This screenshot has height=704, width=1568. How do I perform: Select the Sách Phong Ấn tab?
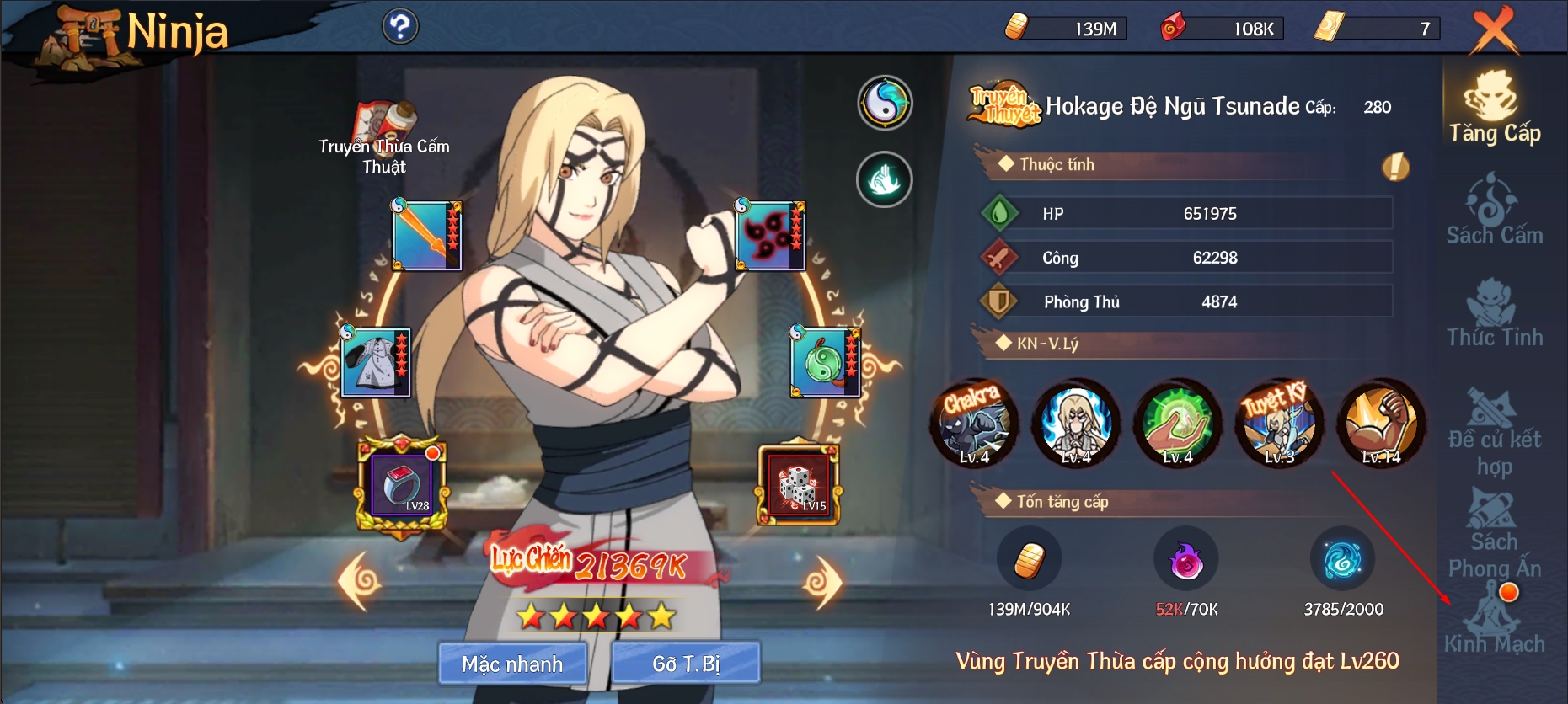[x=1494, y=533]
